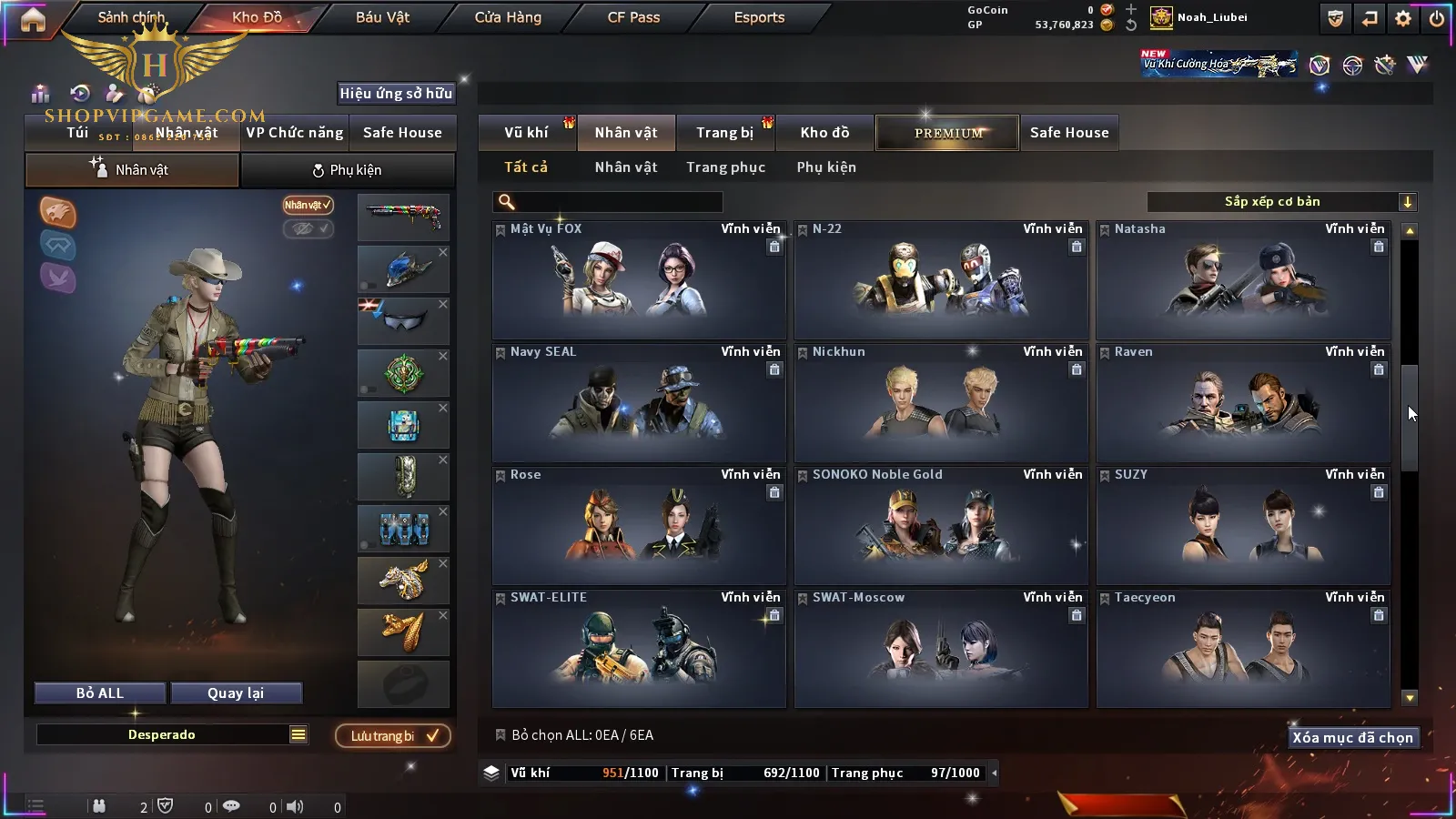Viewport: 1456px width, 819px height.
Task: Save loadout with Lưu trang bị
Action: point(393,736)
